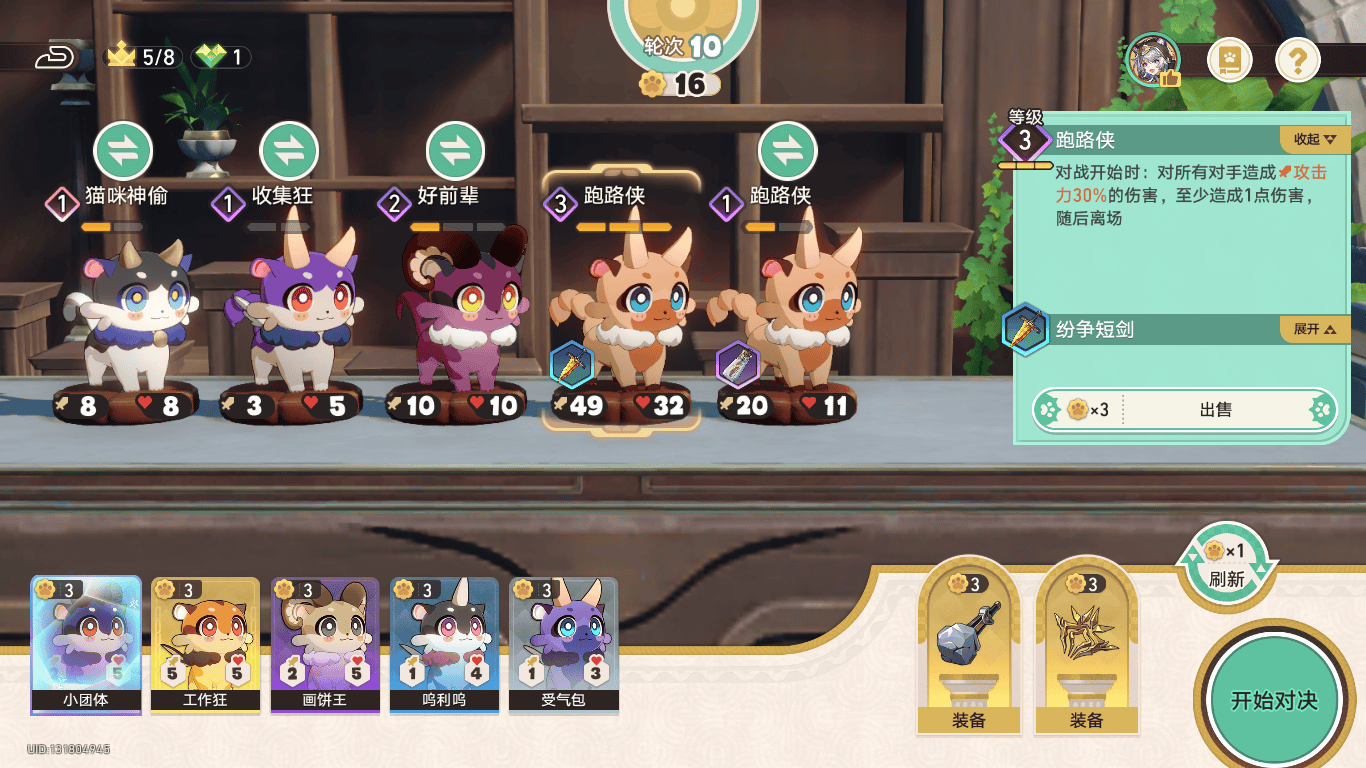Click swap arrows above 收集狂
Image resolution: width=1366 pixels, height=768 pixels.
point(289,152)
